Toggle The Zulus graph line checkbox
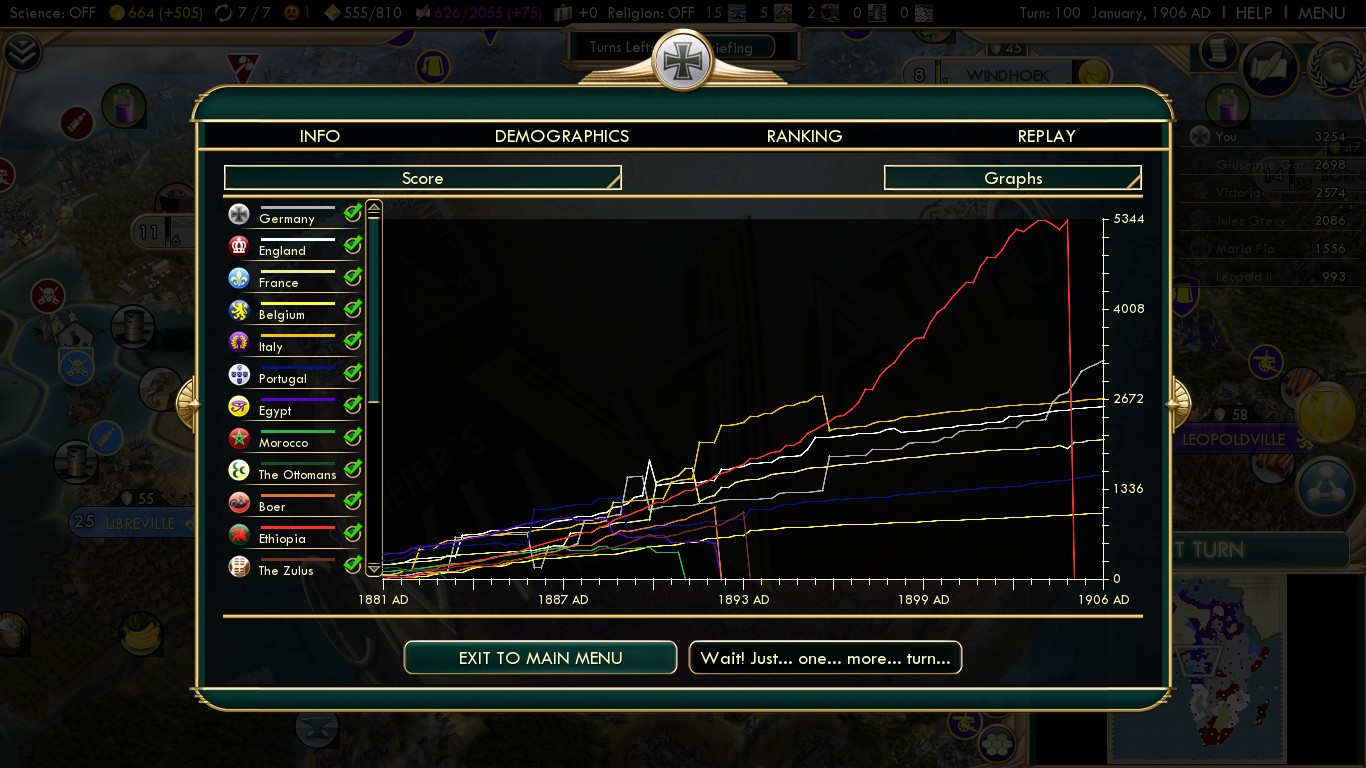Image resolution: width=1366 pixels, height=768 pixels. pyautogui.click(x=353, y=565)
